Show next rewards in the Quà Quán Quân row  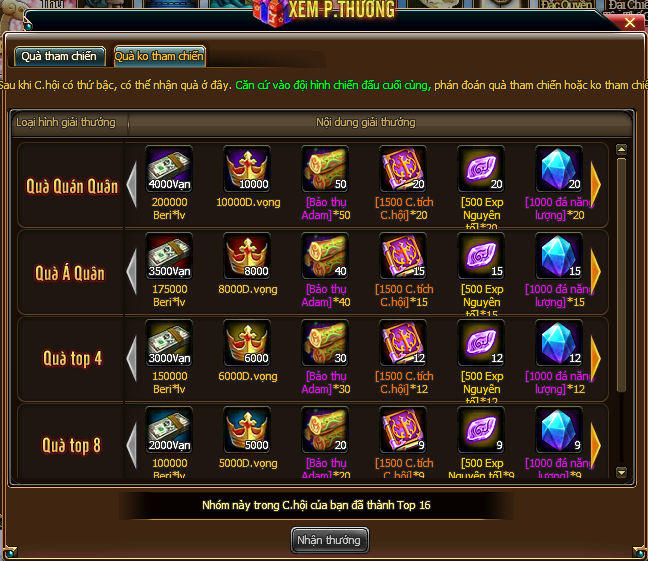pyautogui.click(x=596, y=184)
